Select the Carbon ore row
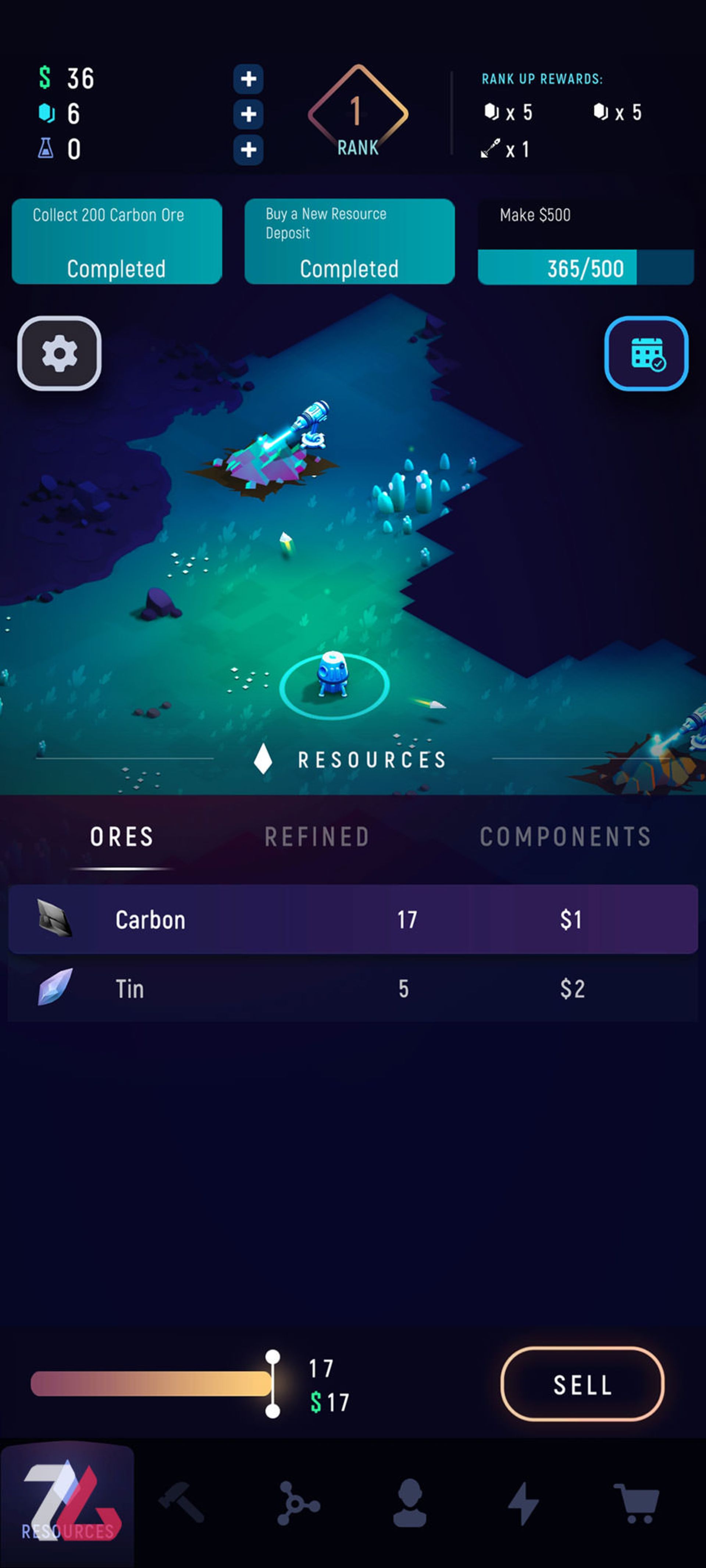The image size is (706, 1568). 353,919
